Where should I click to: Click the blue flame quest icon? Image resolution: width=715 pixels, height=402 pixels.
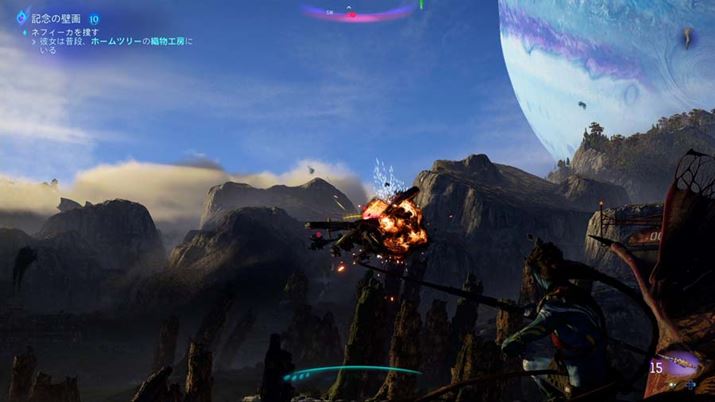coord(21,17)
